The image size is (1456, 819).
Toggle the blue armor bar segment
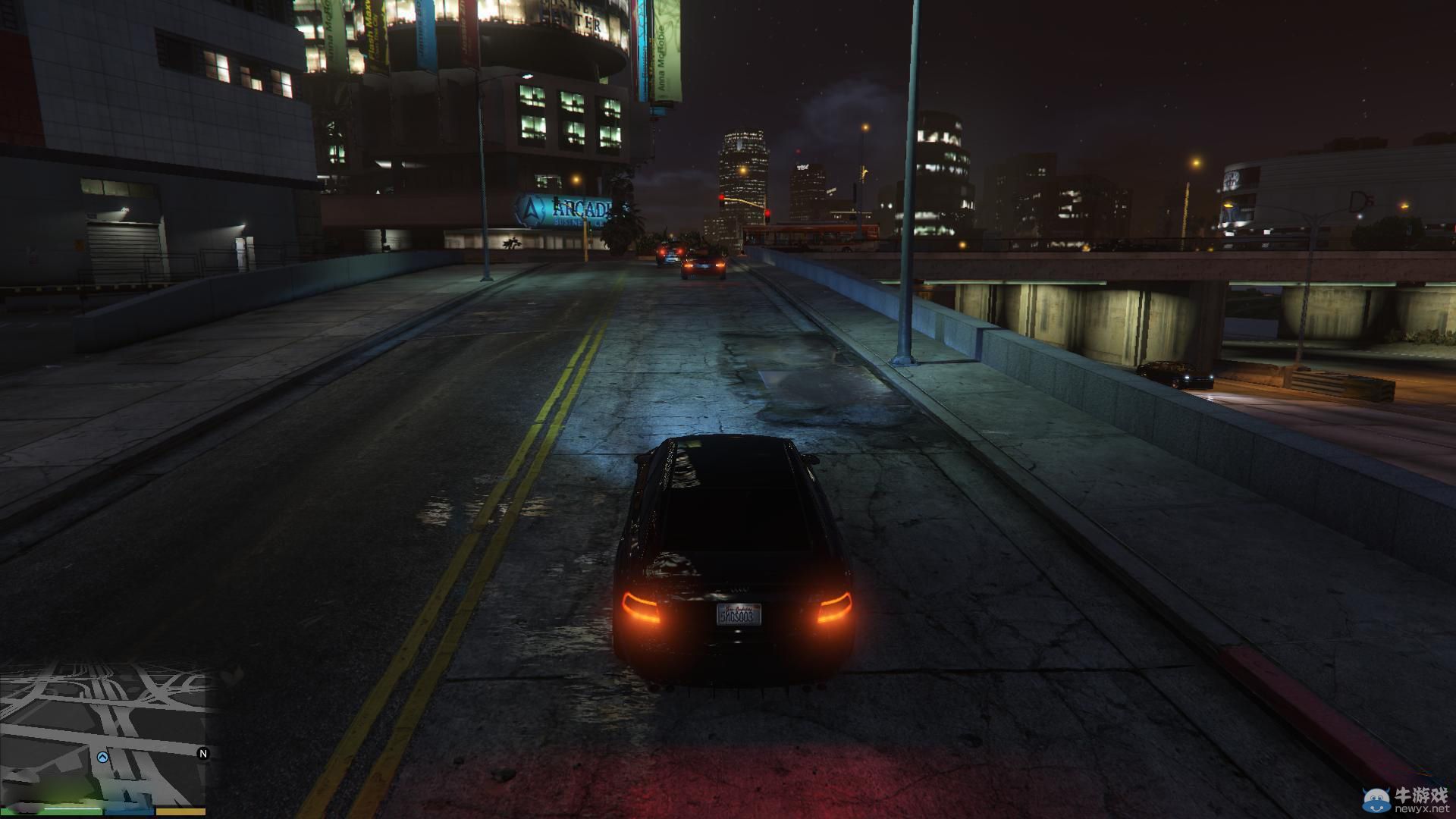point(129,813)
